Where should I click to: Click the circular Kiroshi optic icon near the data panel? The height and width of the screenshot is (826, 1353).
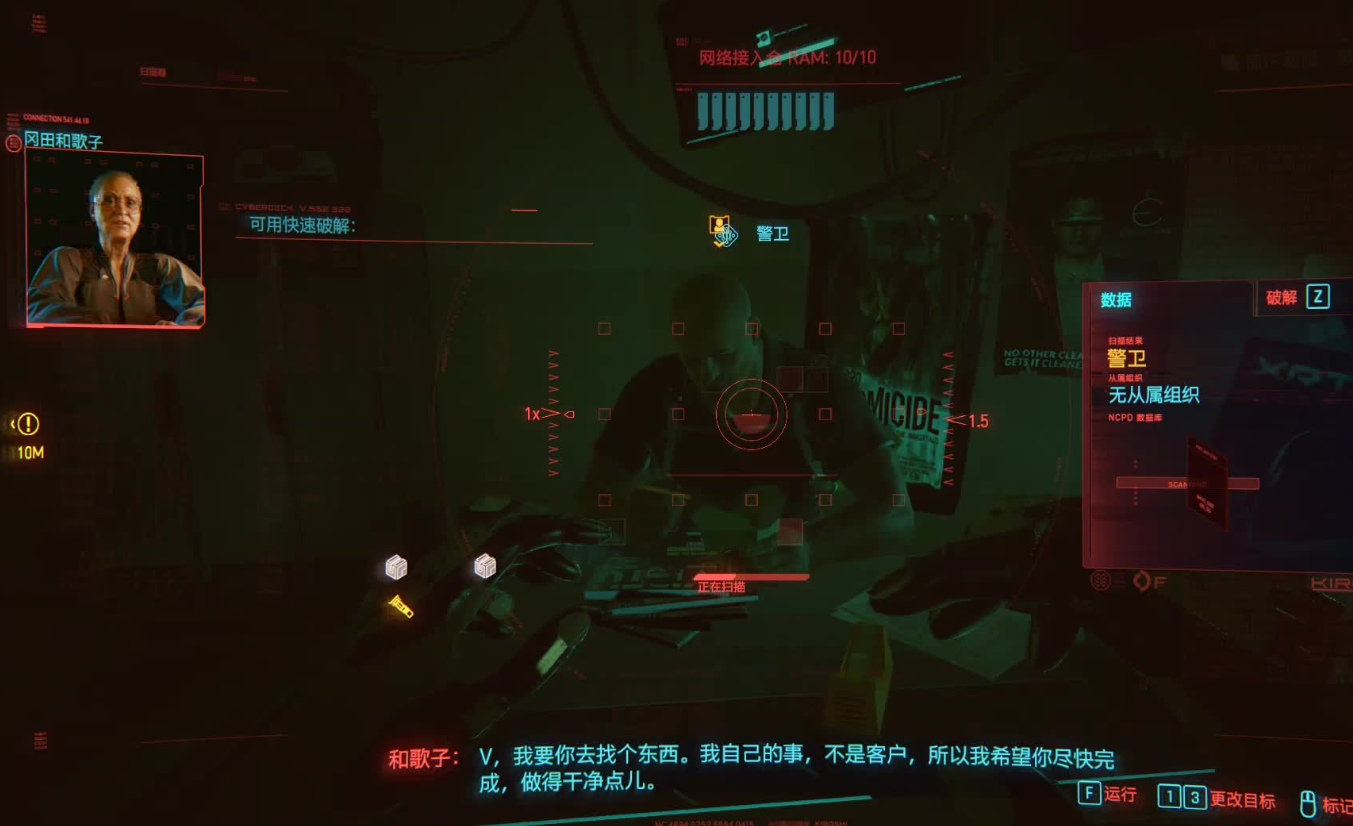[1100, 581]
